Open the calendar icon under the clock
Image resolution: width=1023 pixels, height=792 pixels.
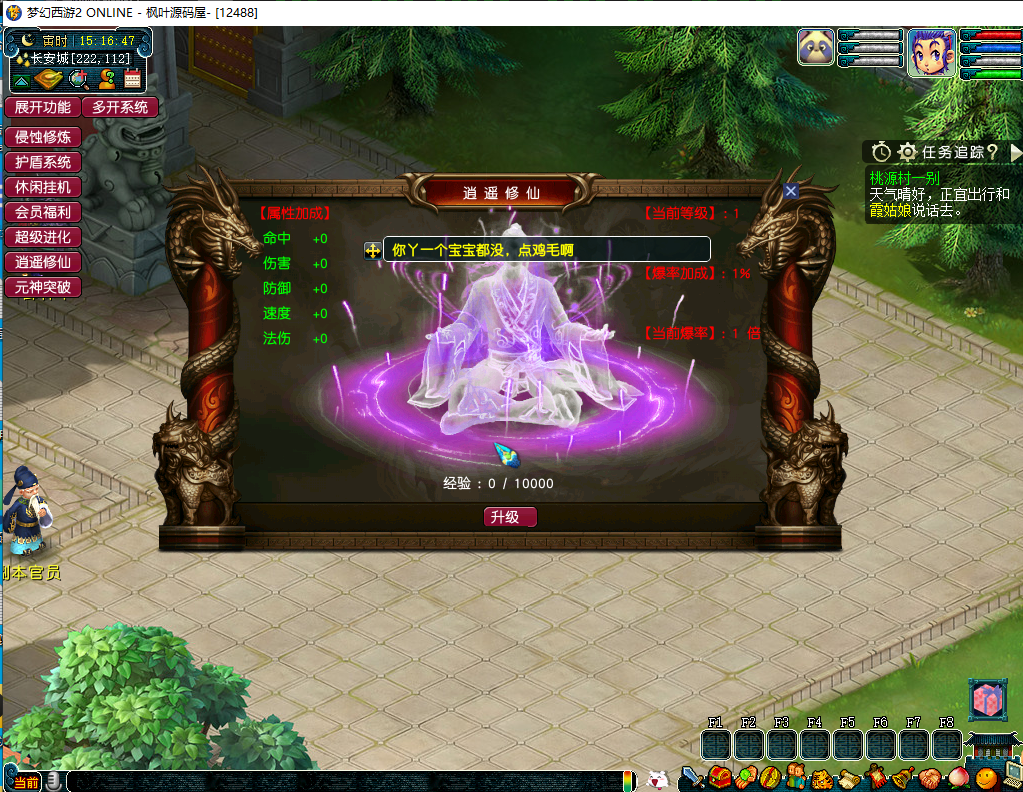[x=133, y=80]
